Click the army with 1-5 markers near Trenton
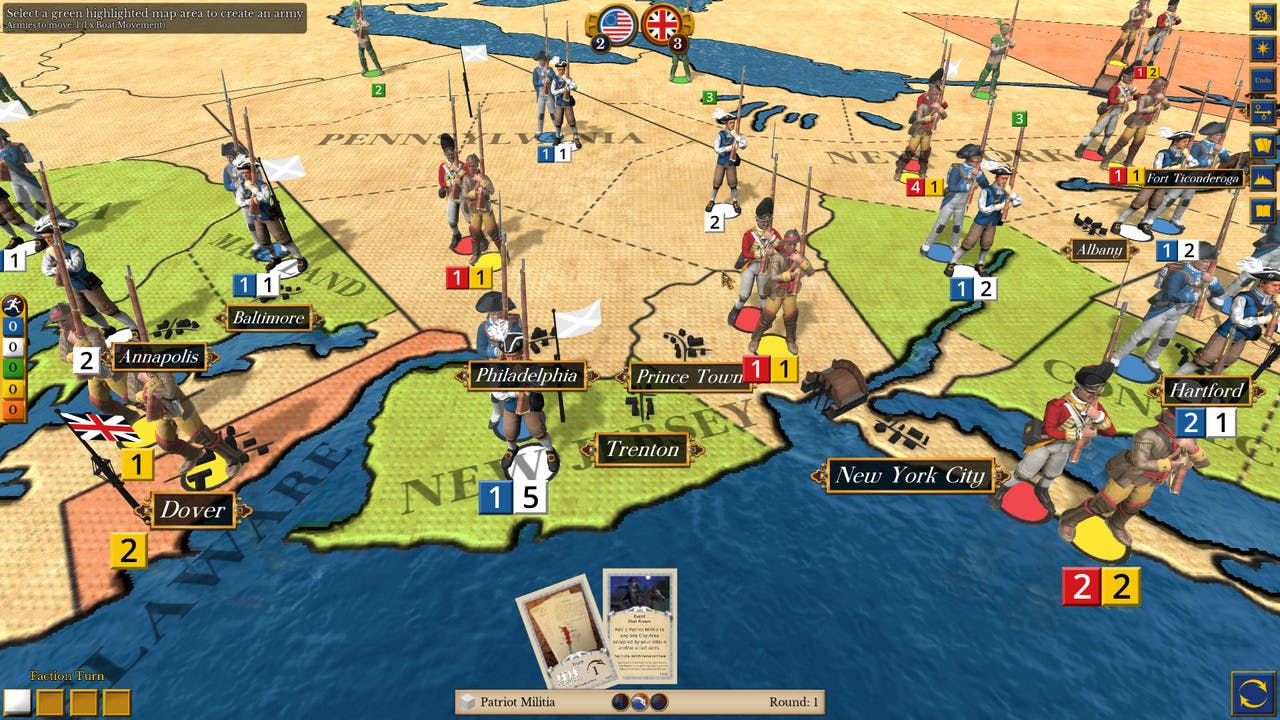Image resolution: width=1280 pixels, height=720 pixels. click(513, 490)
